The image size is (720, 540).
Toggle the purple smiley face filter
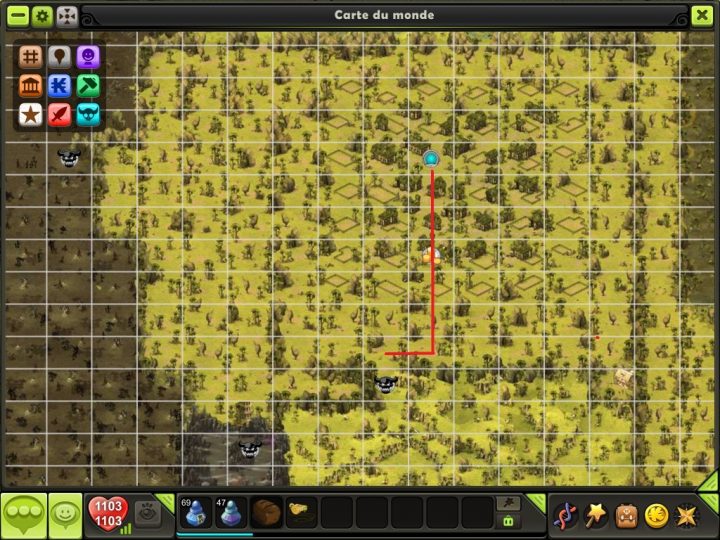88,58
